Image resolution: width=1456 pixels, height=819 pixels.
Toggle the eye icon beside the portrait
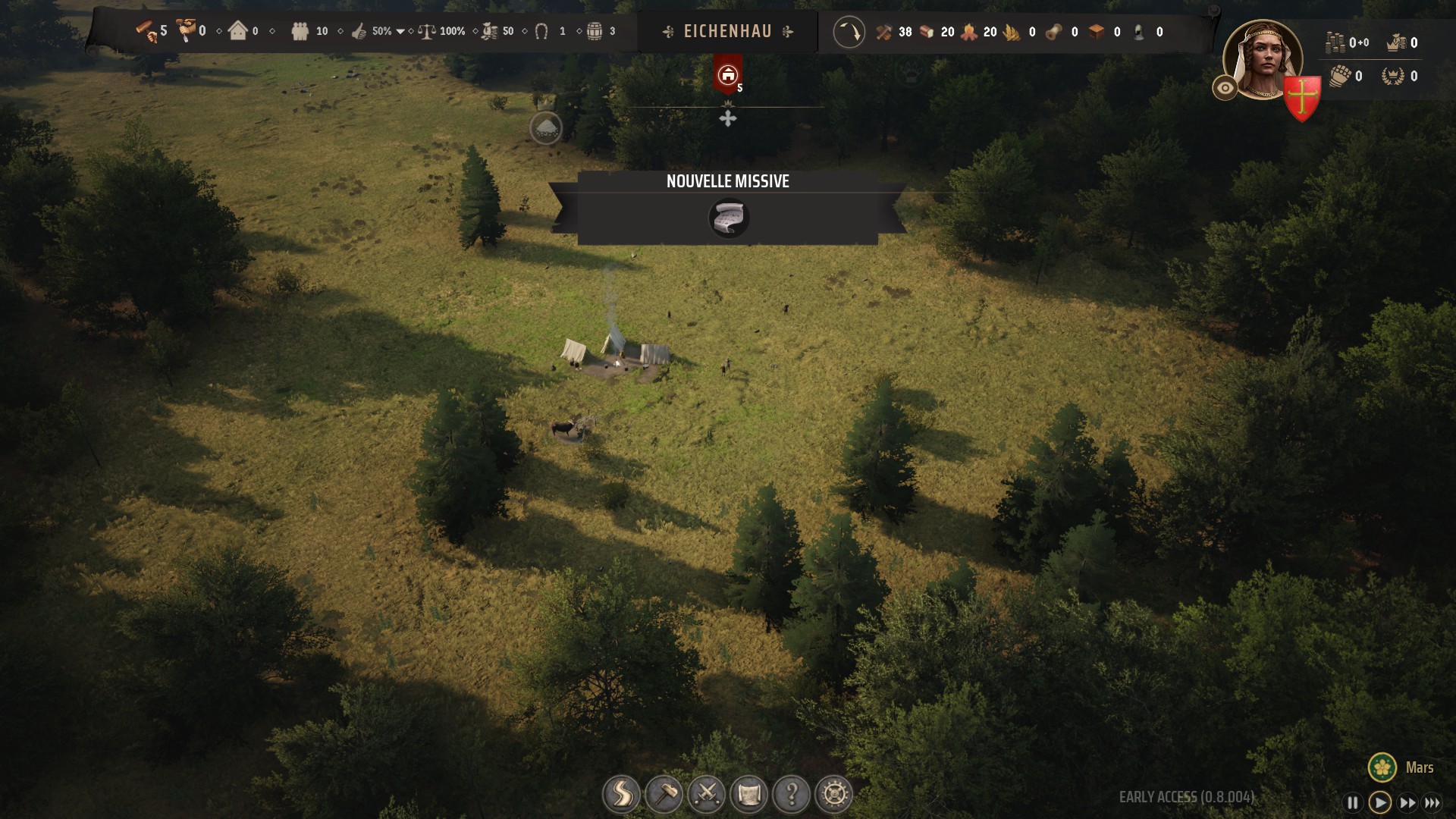(x=1225, y=89)
